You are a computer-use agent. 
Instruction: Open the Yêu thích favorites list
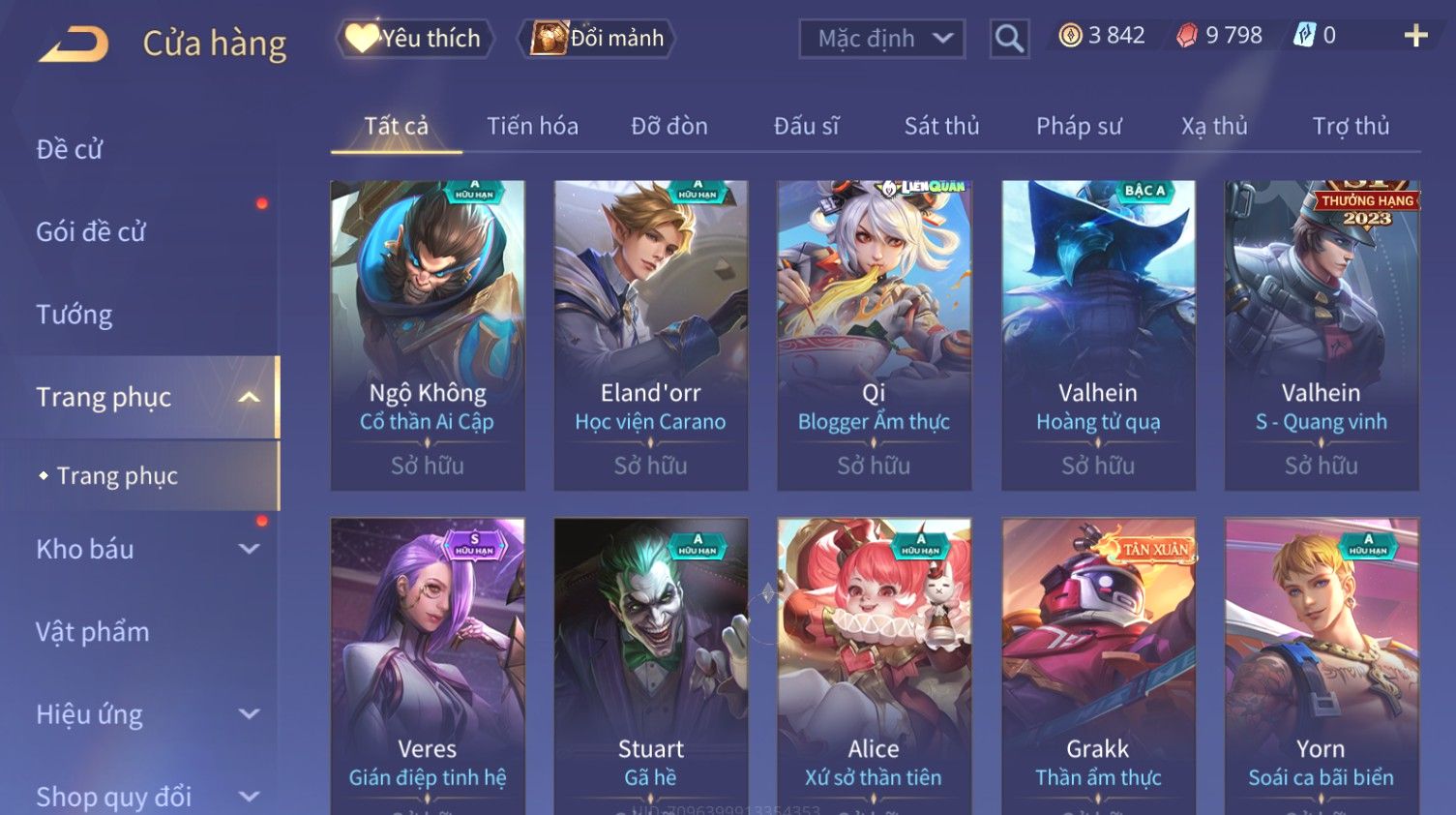tap(415, 38)
